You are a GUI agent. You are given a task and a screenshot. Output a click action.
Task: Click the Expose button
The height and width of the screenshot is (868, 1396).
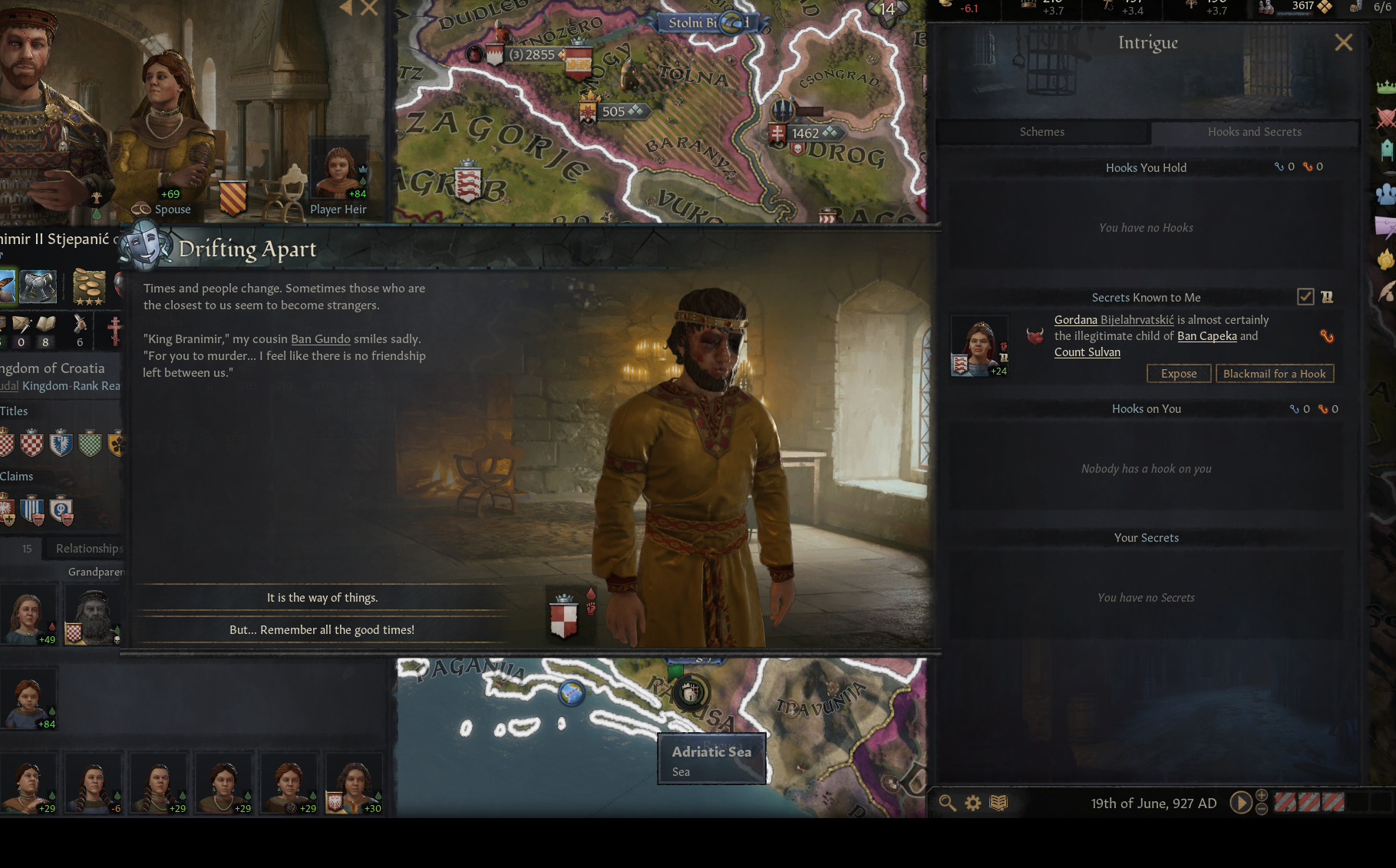[1179, 374]
